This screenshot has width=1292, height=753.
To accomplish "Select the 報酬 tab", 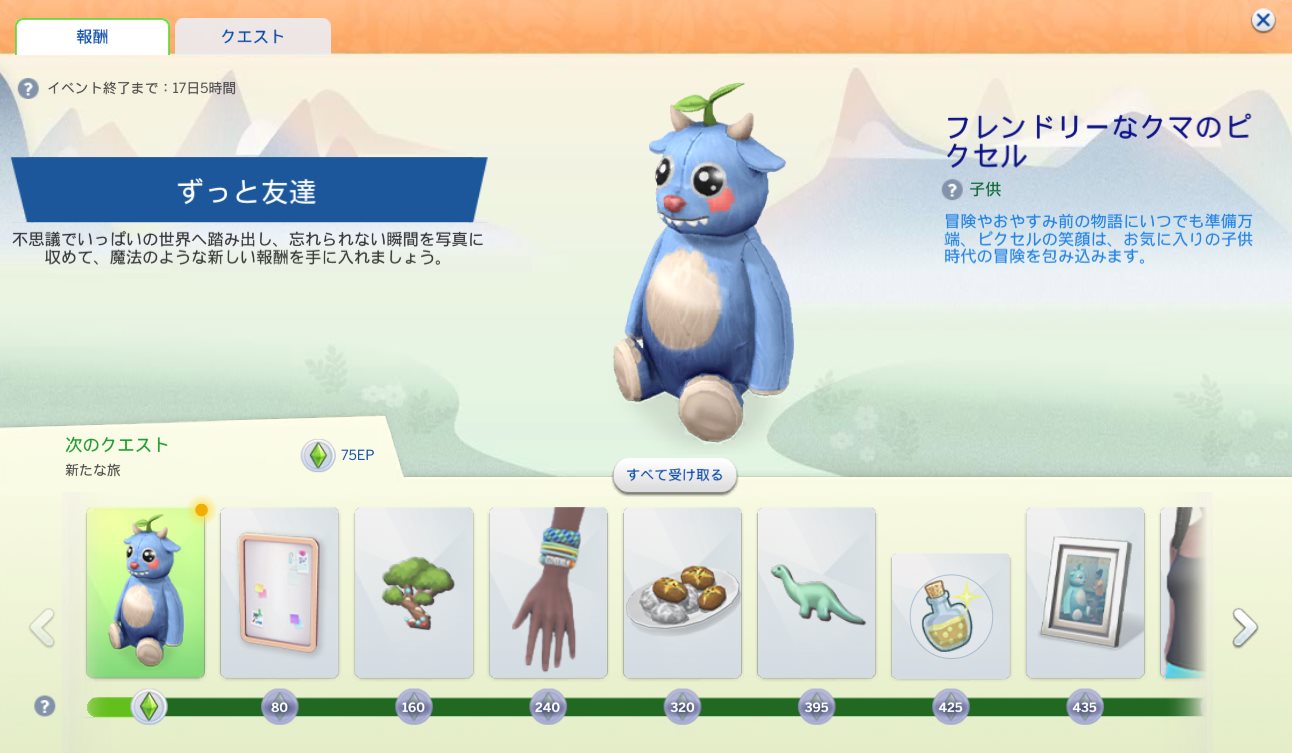I will (x=92, y=37).
